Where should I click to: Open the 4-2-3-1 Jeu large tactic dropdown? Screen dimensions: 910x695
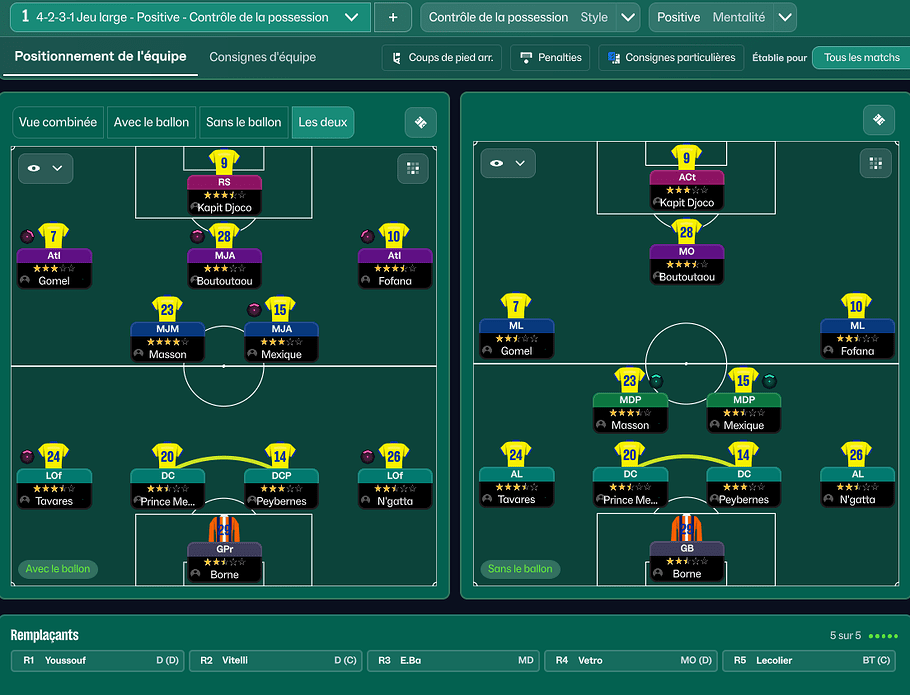point(350,17)
